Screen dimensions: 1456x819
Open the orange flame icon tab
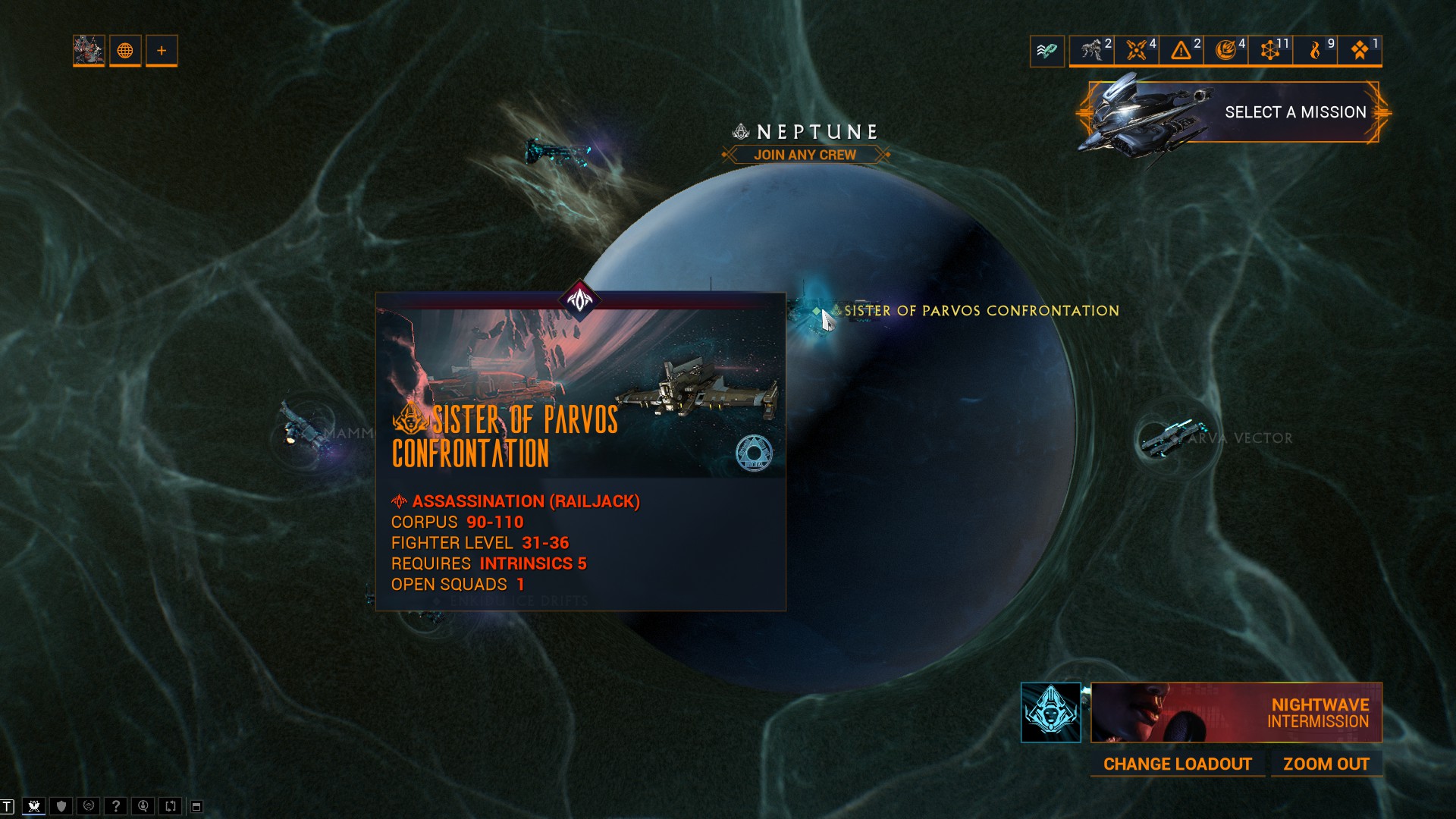click(x=1316, y=51)
